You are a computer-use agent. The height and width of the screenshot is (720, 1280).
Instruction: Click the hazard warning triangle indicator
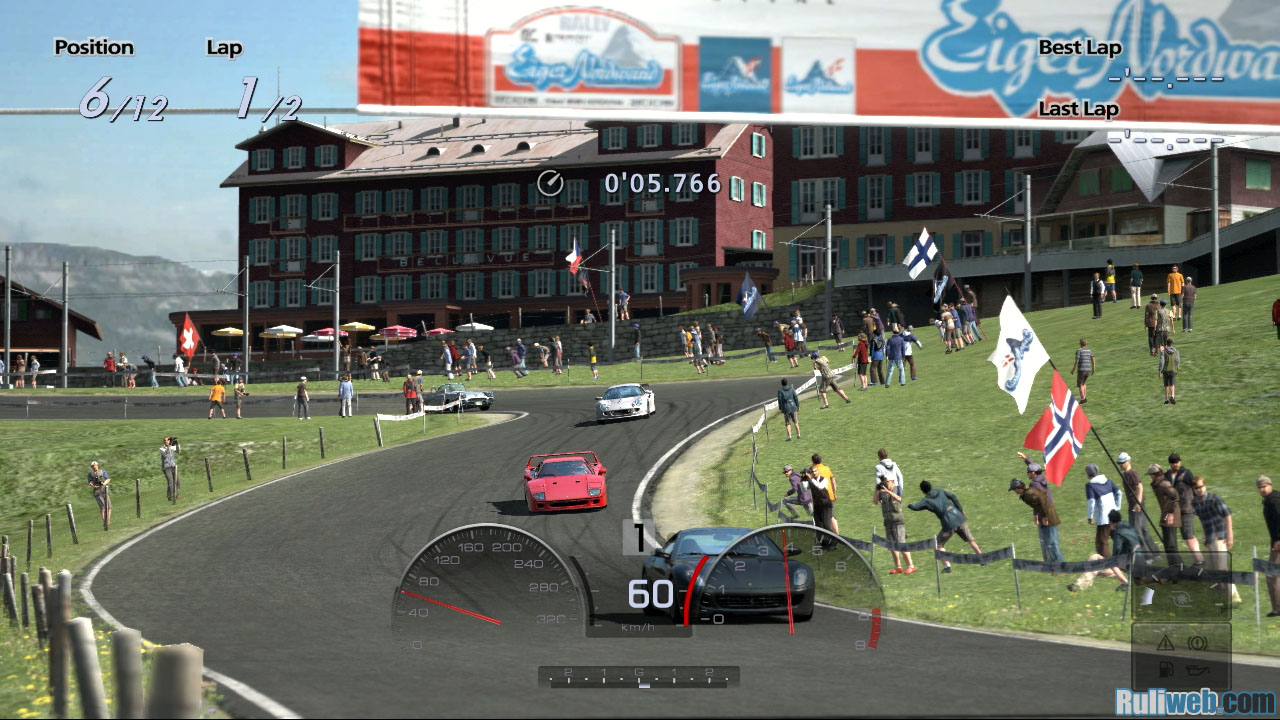coord(1166,642)
